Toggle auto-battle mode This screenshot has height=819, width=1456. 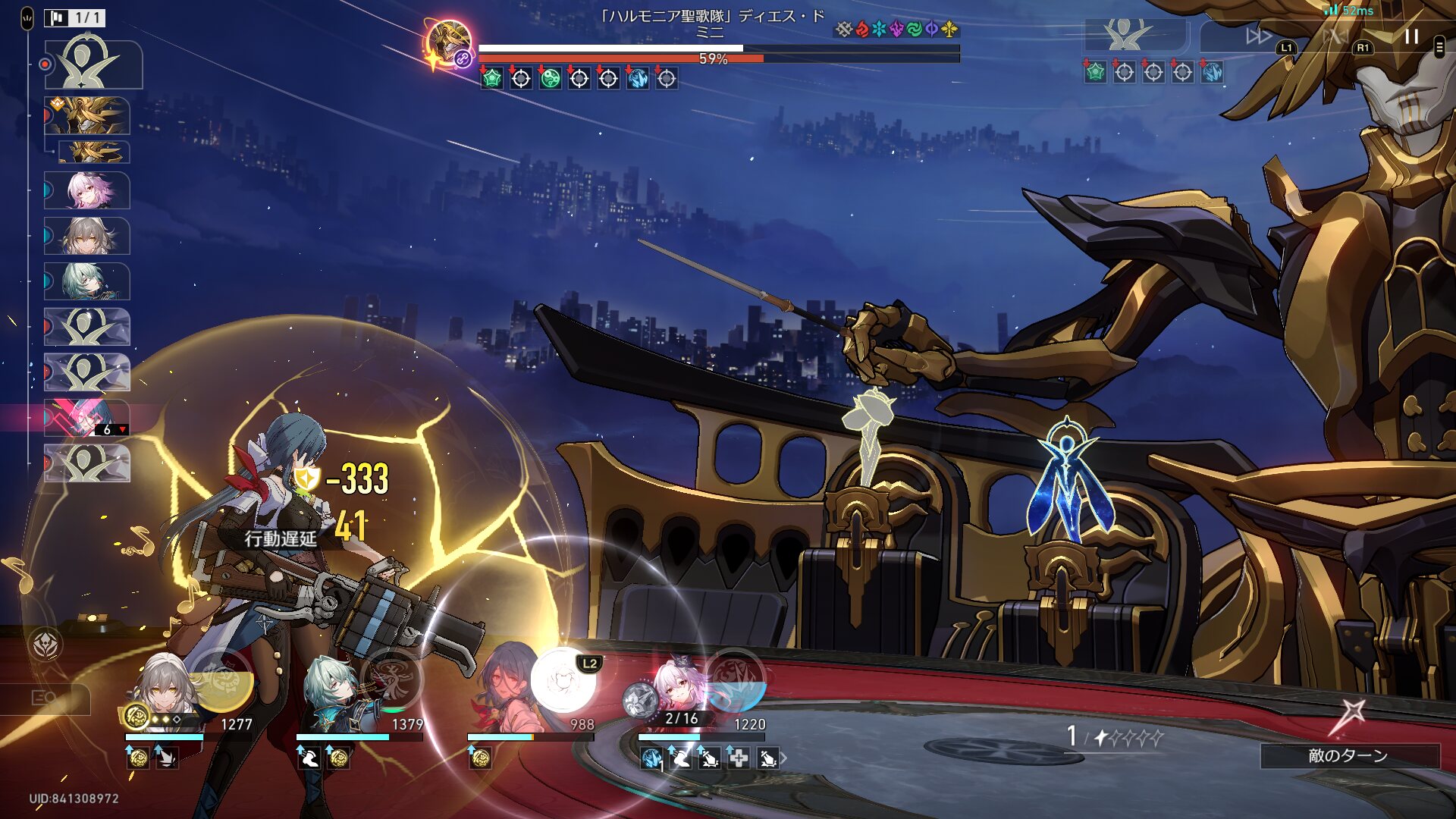1335,36
